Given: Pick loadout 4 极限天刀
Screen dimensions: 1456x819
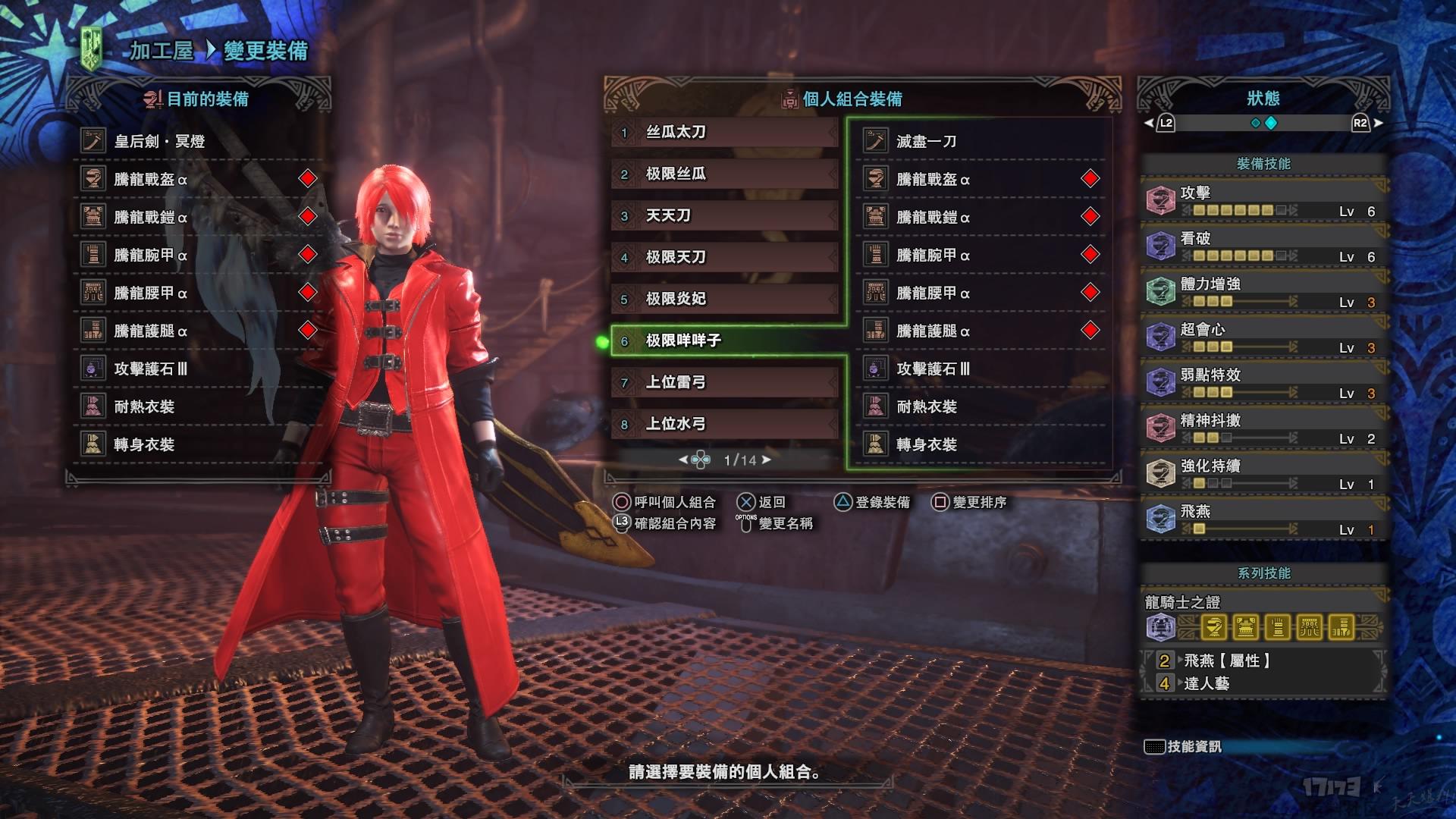Looking at the screenshot, I should [724, 258].
